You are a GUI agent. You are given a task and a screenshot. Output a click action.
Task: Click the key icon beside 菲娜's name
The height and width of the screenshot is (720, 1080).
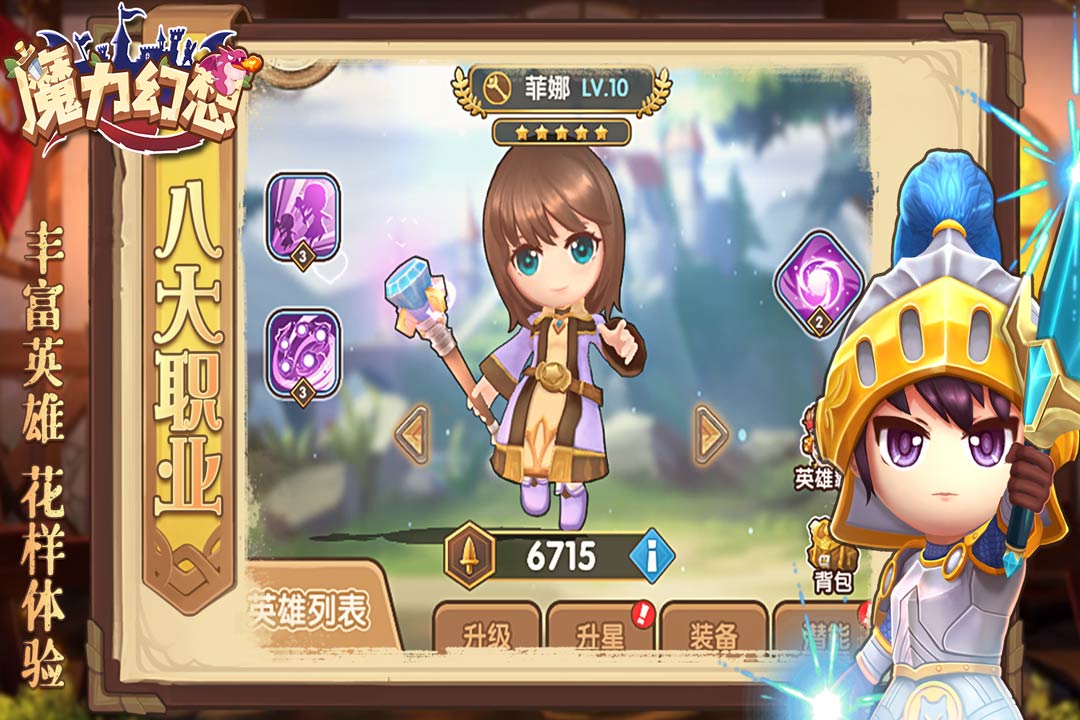(493, 88)
